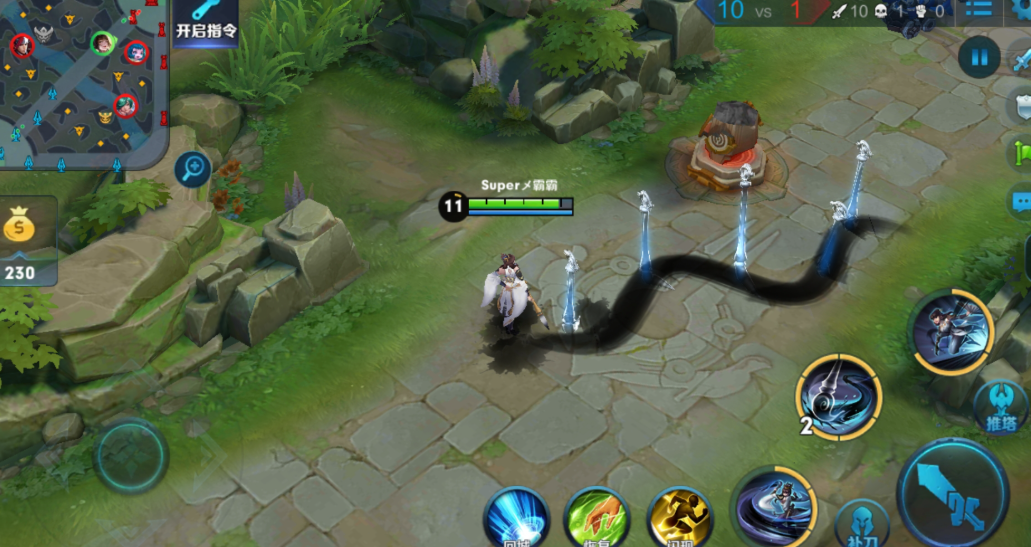
Task: Cast the ultimate skill above 推塔
Action: click(x=951, y=332)
